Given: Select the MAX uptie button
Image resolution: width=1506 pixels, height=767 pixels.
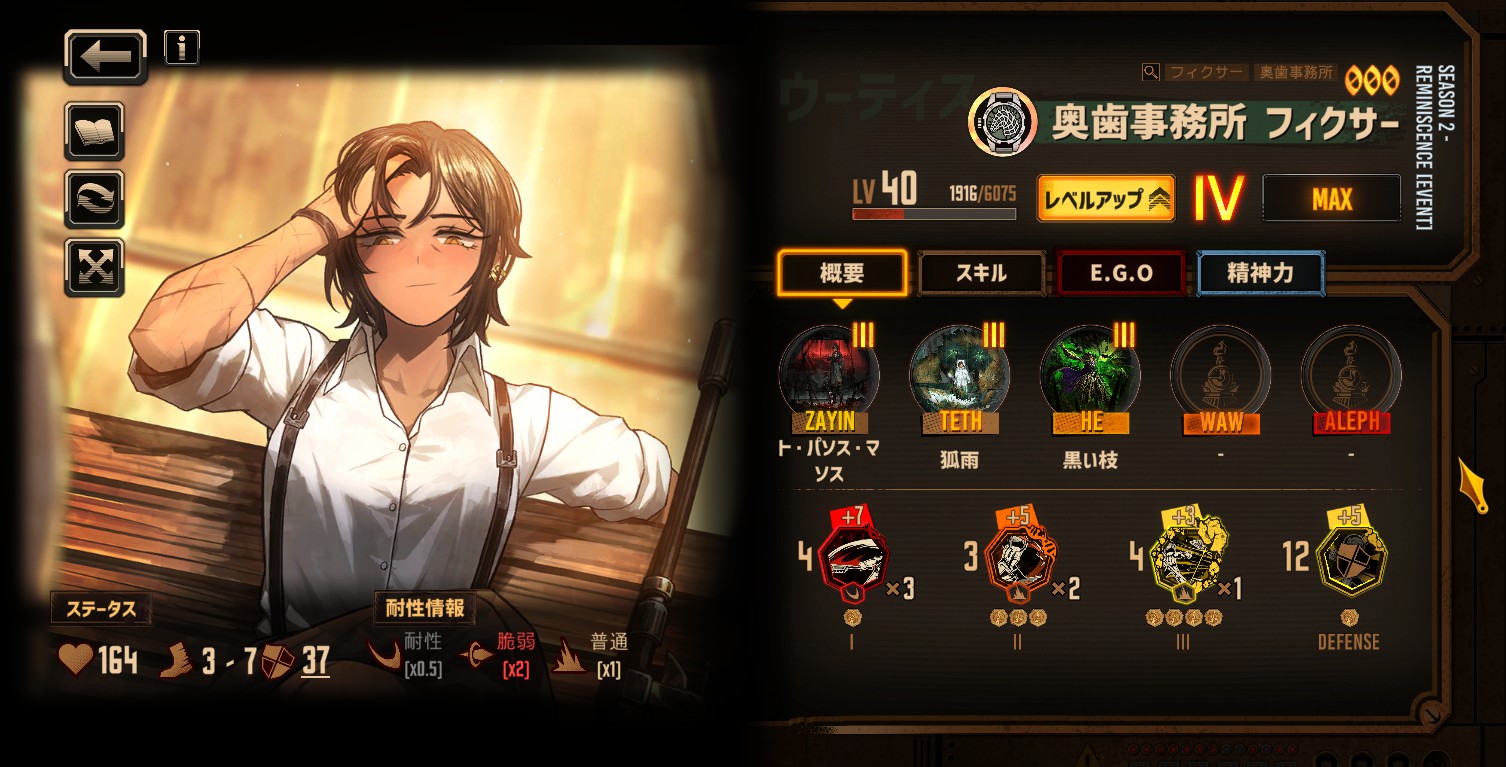Looking at the screenshot, I should pyautogui.click(x=1331, y=198).
